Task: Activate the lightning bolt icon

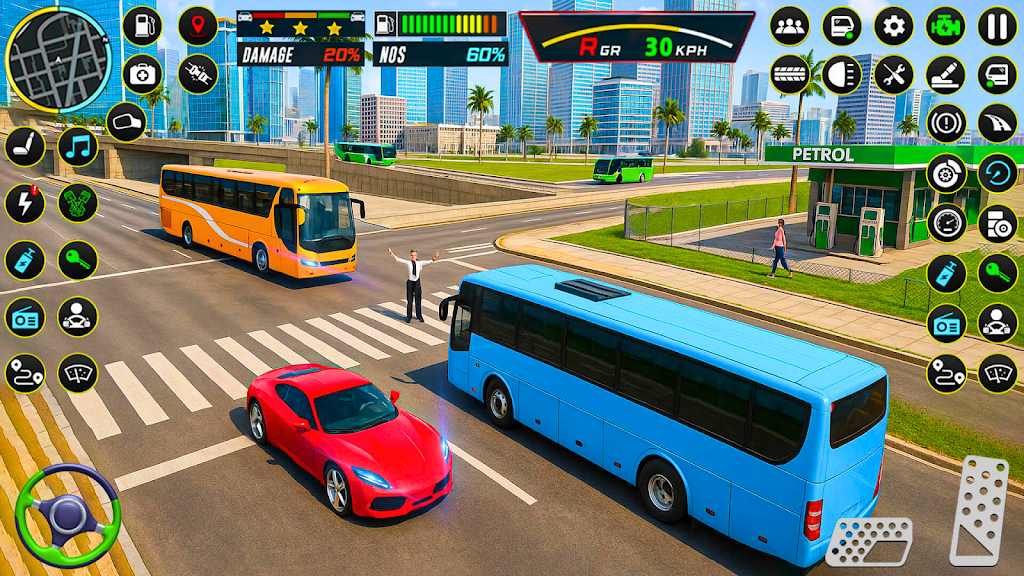Action: click(x=25, y=203)
